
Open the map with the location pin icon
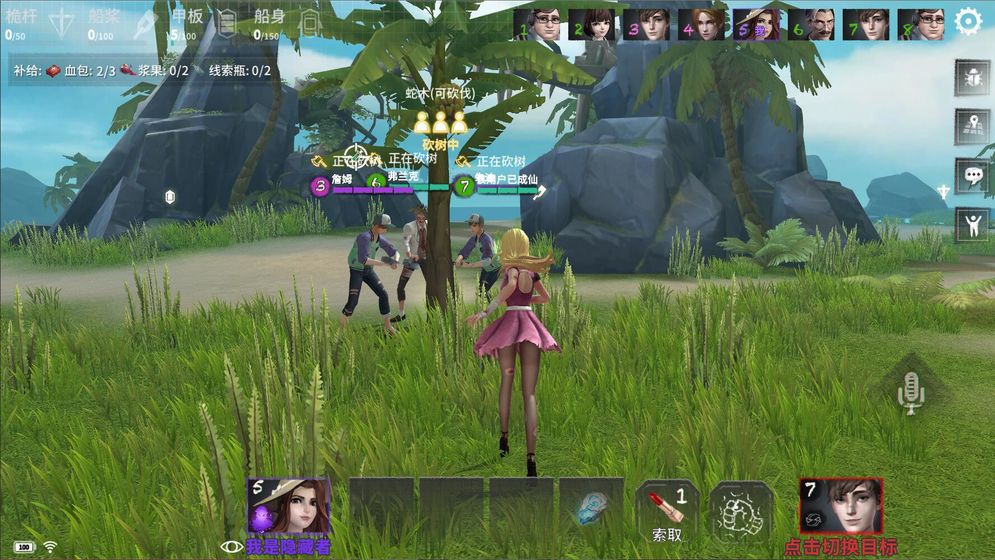971,126
